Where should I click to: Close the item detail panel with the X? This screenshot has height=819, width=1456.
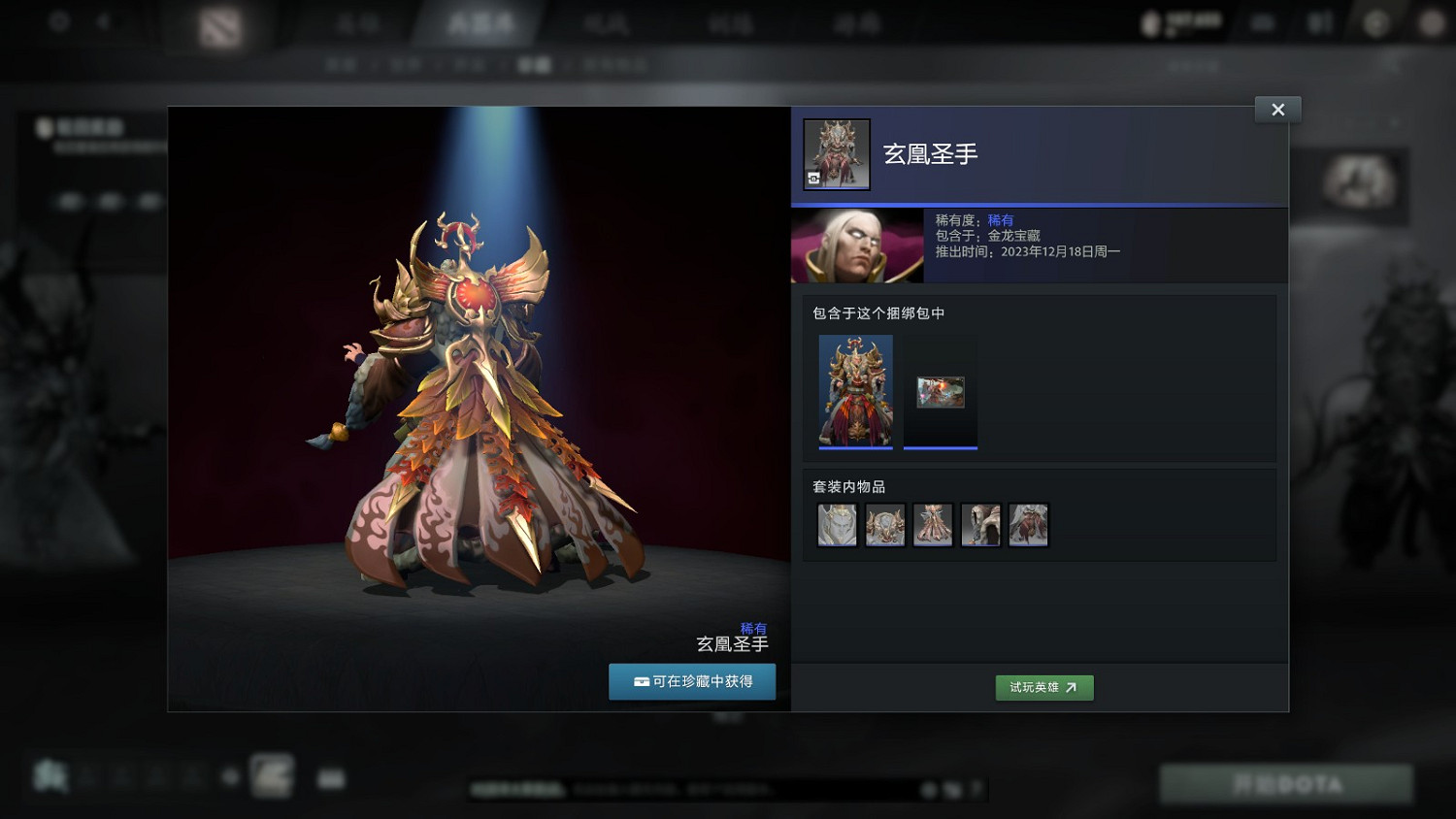click(1277, 109)
